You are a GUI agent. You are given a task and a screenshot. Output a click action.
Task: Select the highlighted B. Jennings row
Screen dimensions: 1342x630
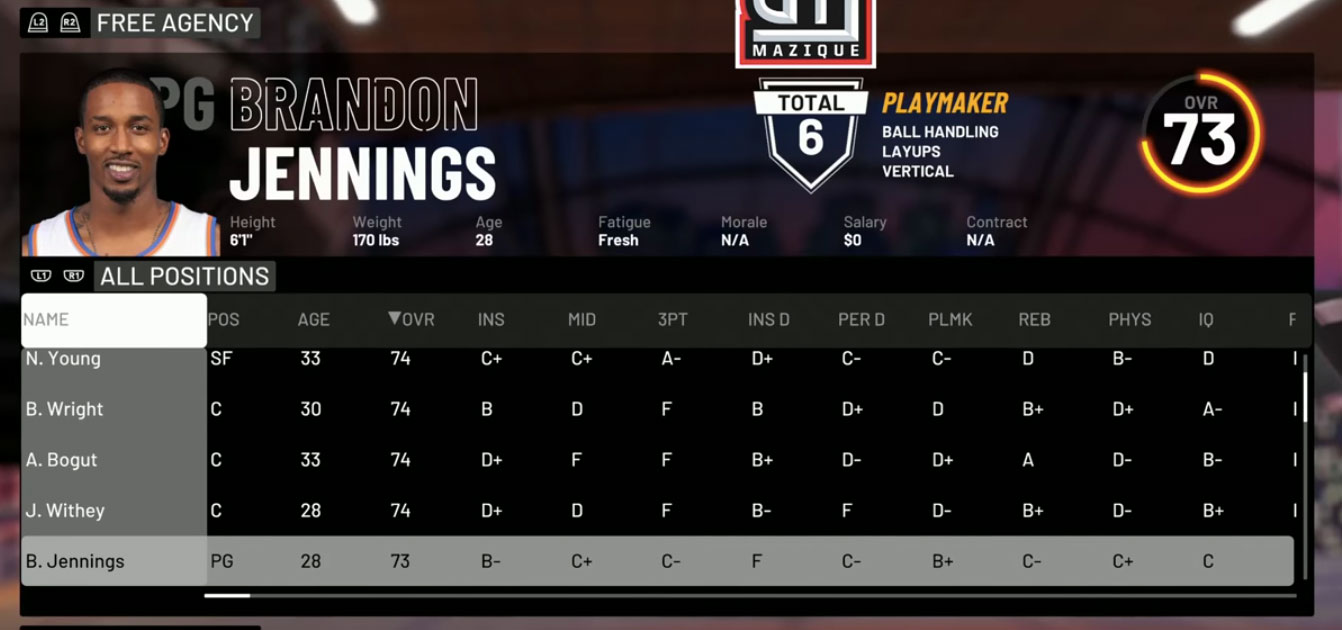coord(75,561)
